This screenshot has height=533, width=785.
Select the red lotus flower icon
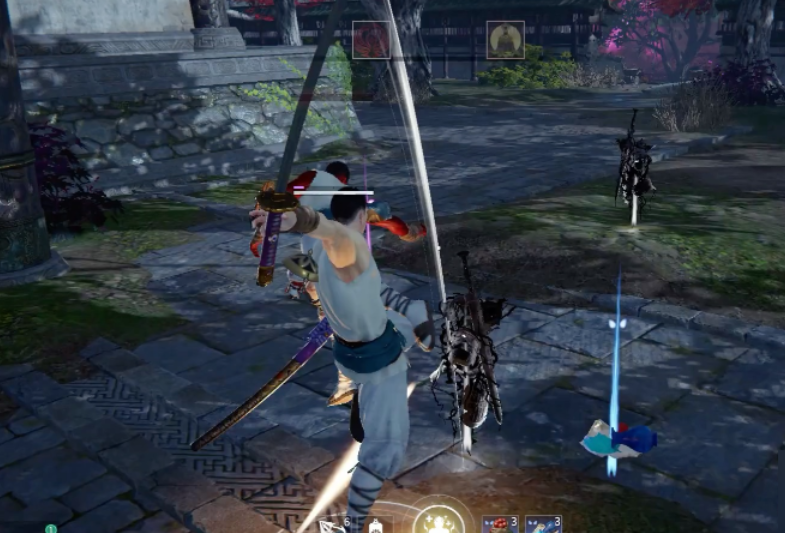[x=371, y=40]
